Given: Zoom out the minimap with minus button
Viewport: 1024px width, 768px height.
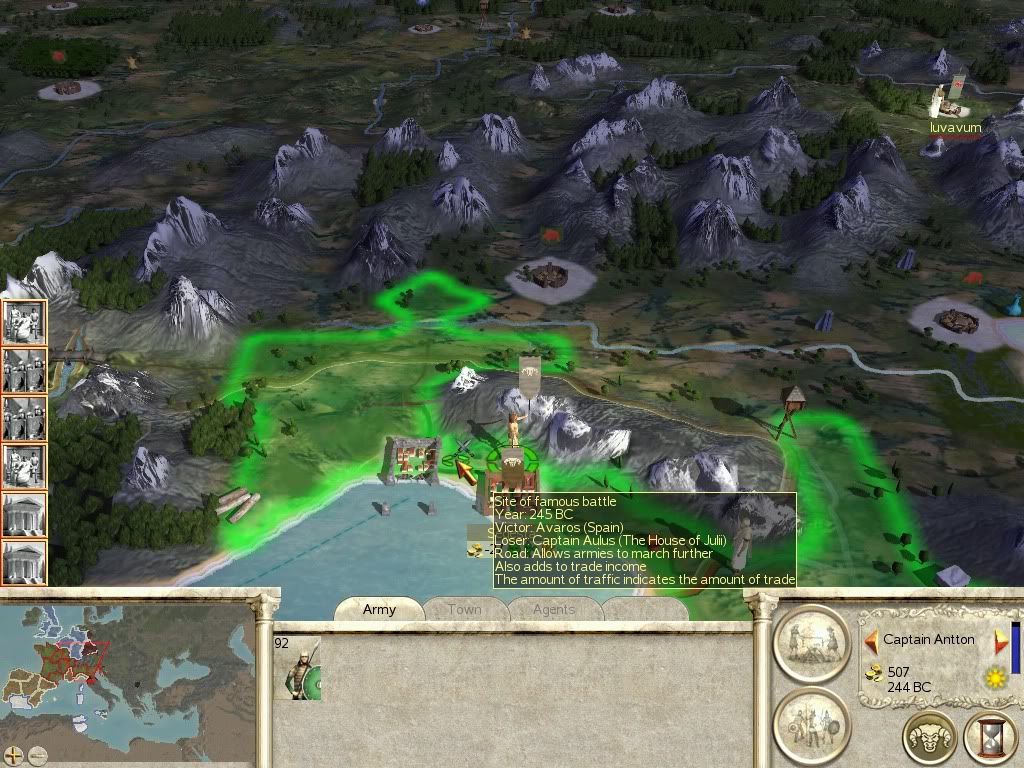Looking at the screenshot, I should (x=37, y=756).
